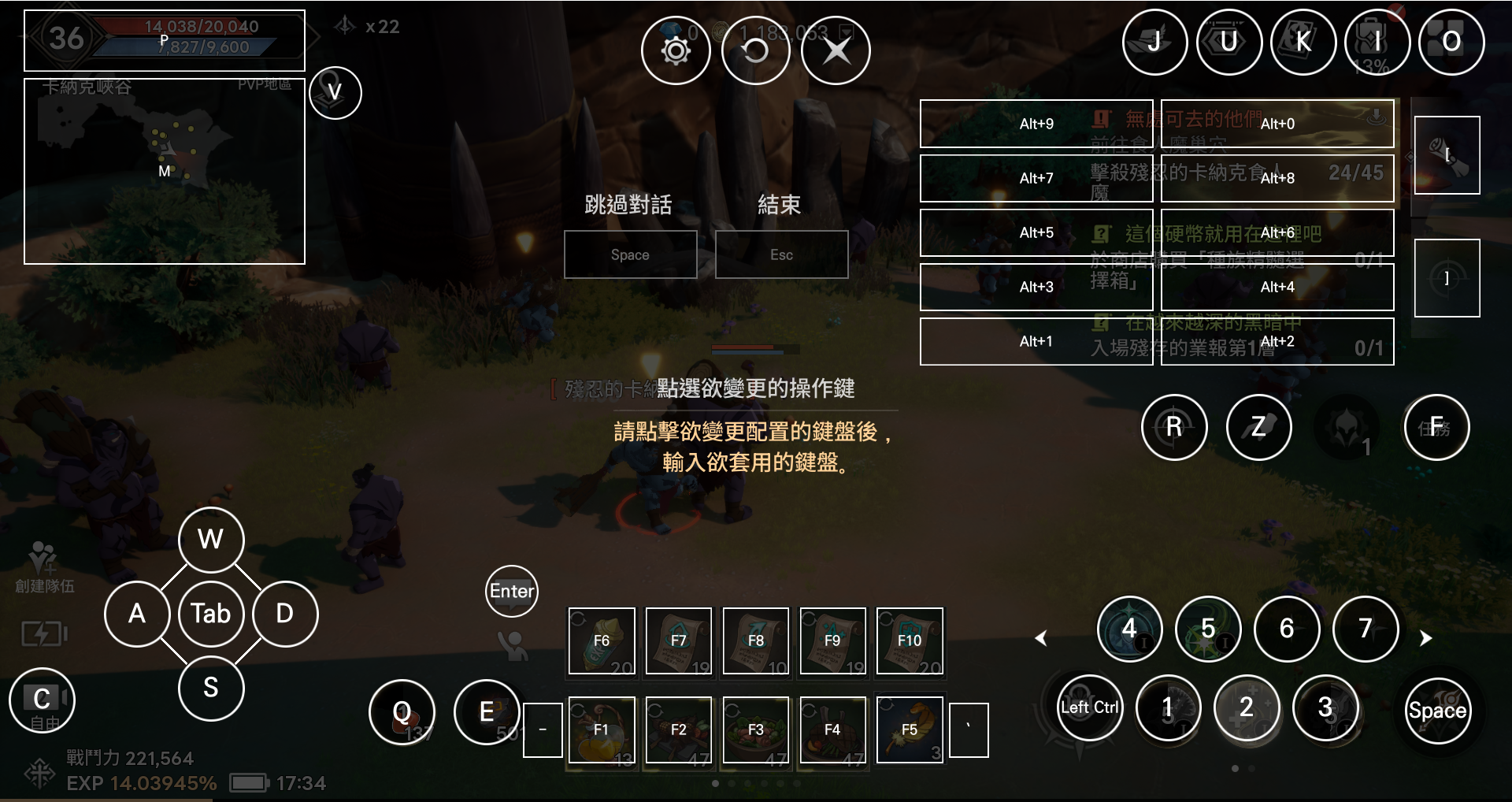Image resolution: width=1512 pixels, height=802 pixels.
Task: Choose the F5 hotbar slot
Action: (910, 730)
